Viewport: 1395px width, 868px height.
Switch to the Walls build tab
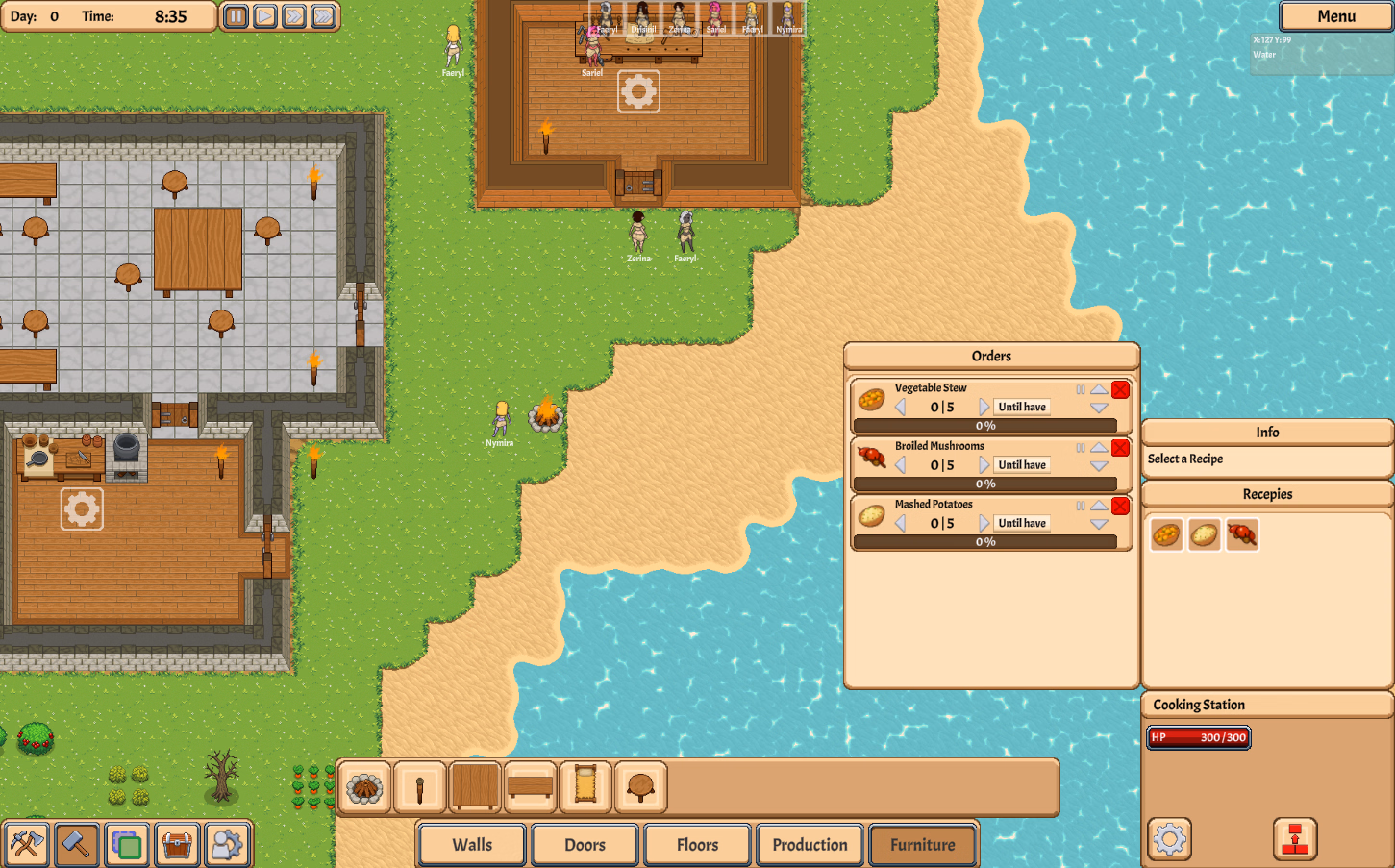(x=472, y=845)
